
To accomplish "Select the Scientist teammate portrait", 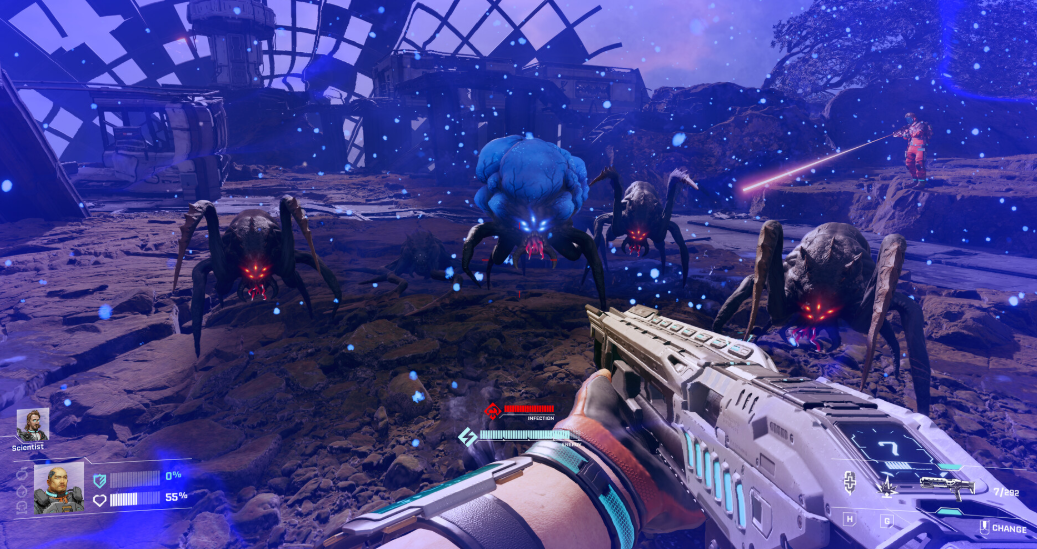I will 31,425.
